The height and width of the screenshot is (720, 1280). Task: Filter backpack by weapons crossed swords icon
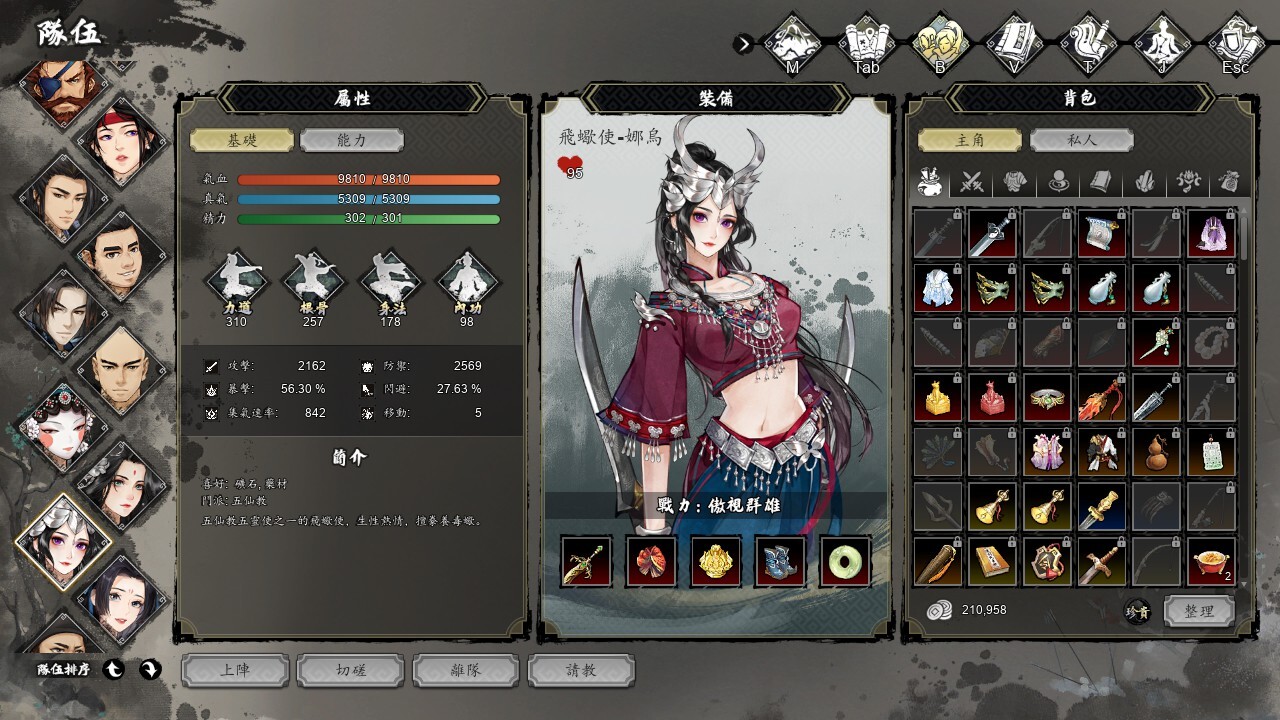[973, 182]
